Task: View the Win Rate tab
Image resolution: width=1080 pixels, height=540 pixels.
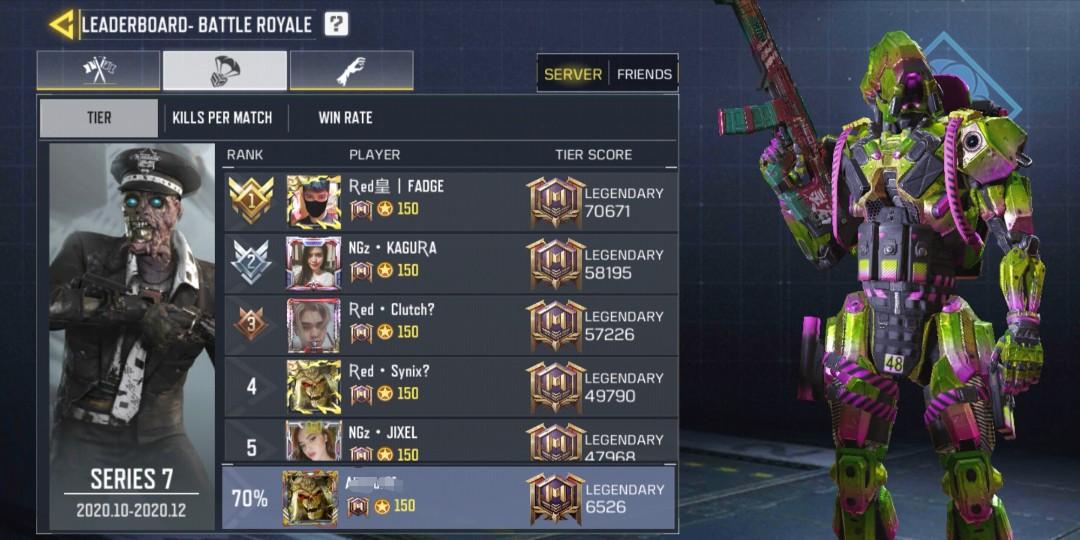Action: tap(345, 118)
